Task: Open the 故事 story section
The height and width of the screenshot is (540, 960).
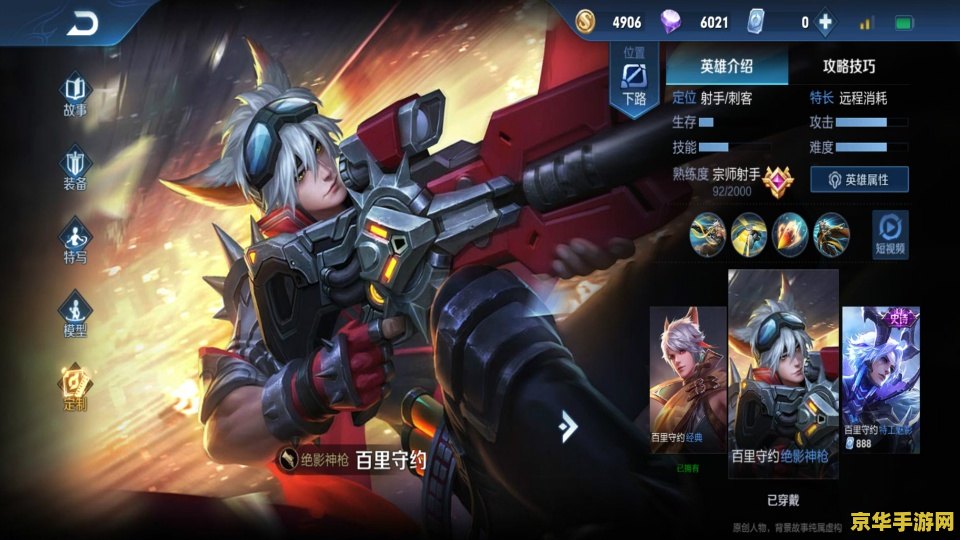Action: (76, 94)
